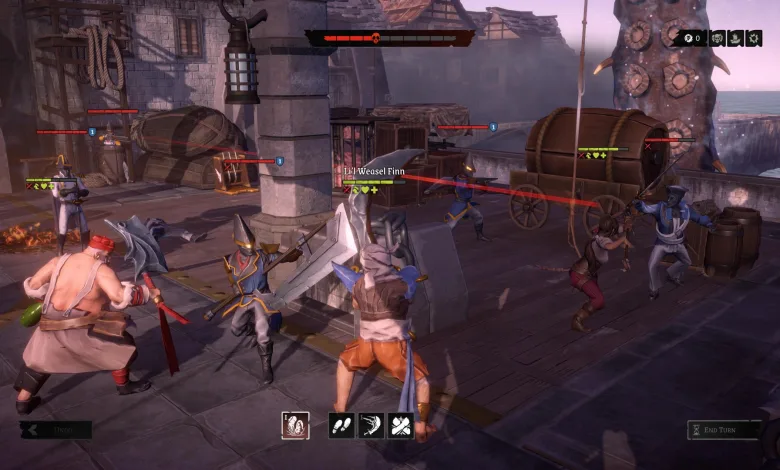Select the highlighted sprint ability icon
Image resolution: width=780 pixels, height=470 pixels.
click(295, 425)
